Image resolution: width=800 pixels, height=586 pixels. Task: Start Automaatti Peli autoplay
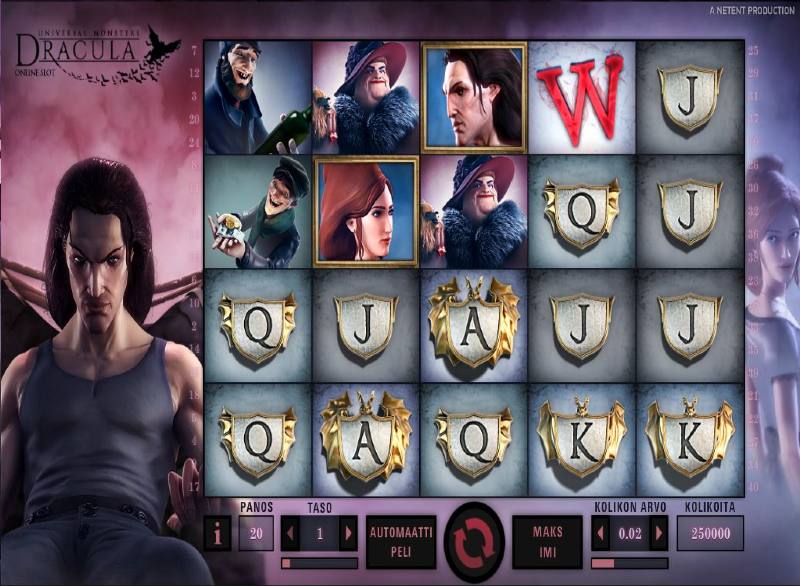tap(400, 541)
